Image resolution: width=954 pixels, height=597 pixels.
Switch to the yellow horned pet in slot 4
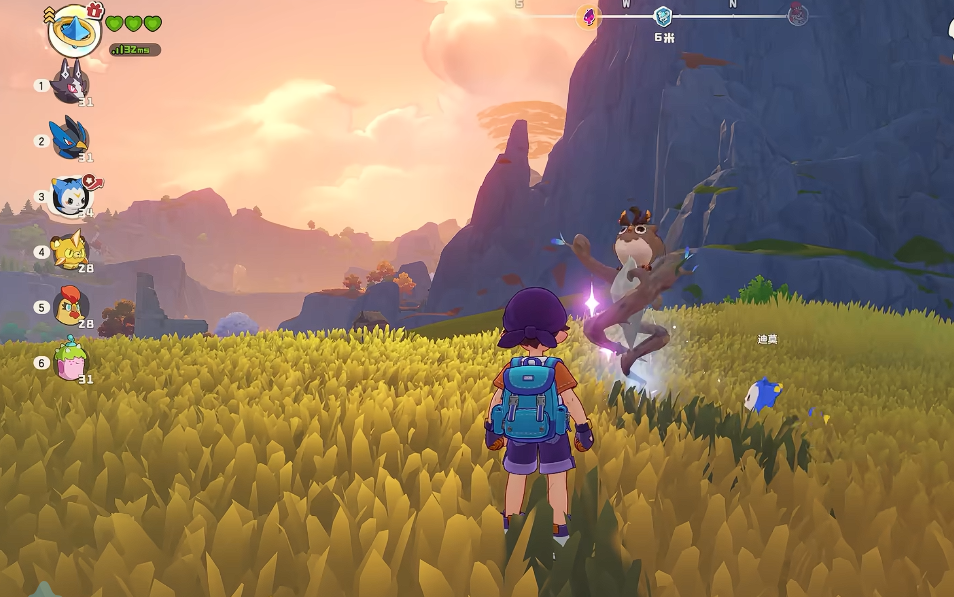[x=69, y=250]
